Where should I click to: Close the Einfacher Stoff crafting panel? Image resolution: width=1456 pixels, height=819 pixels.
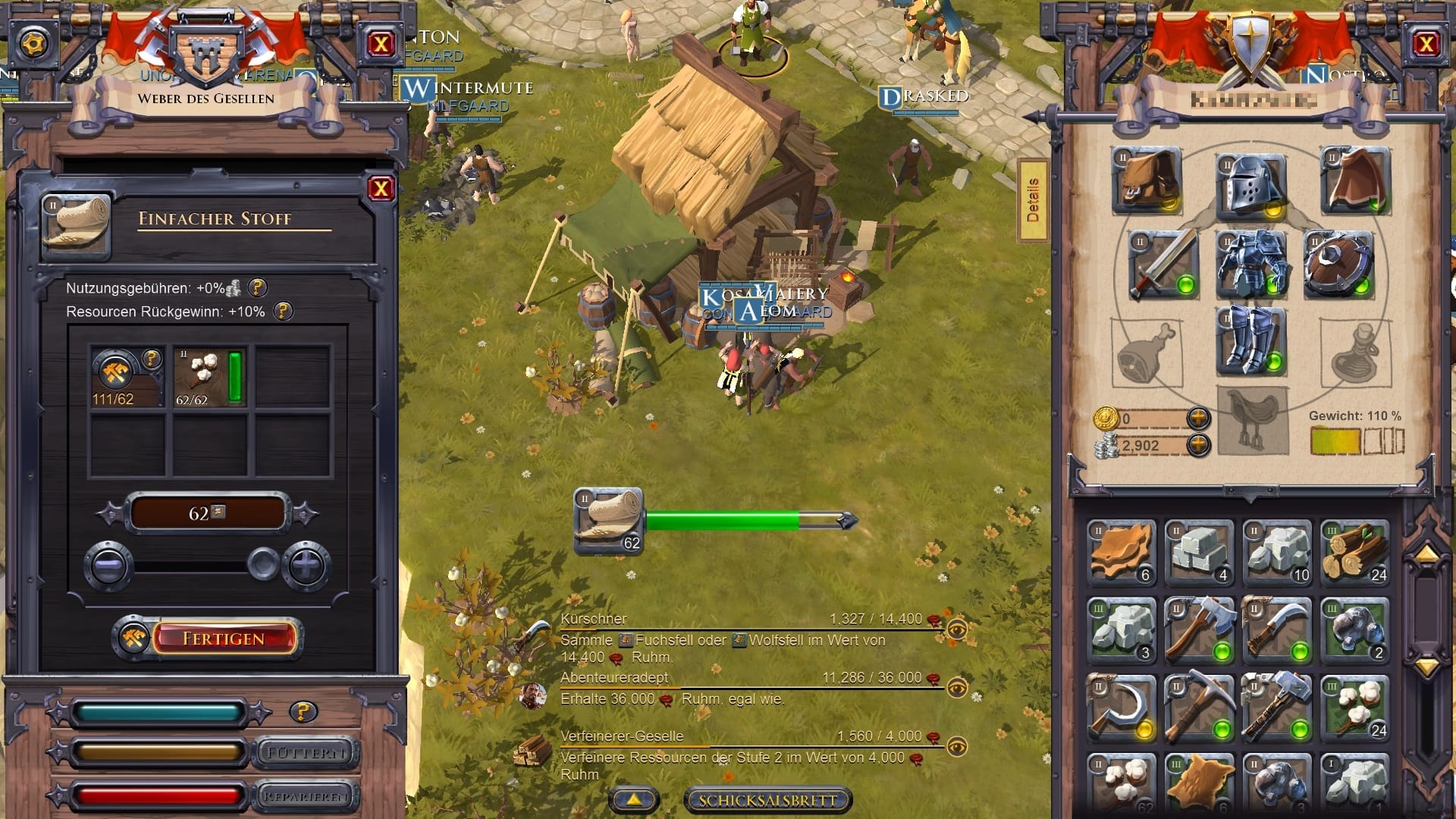click(381, 189)
